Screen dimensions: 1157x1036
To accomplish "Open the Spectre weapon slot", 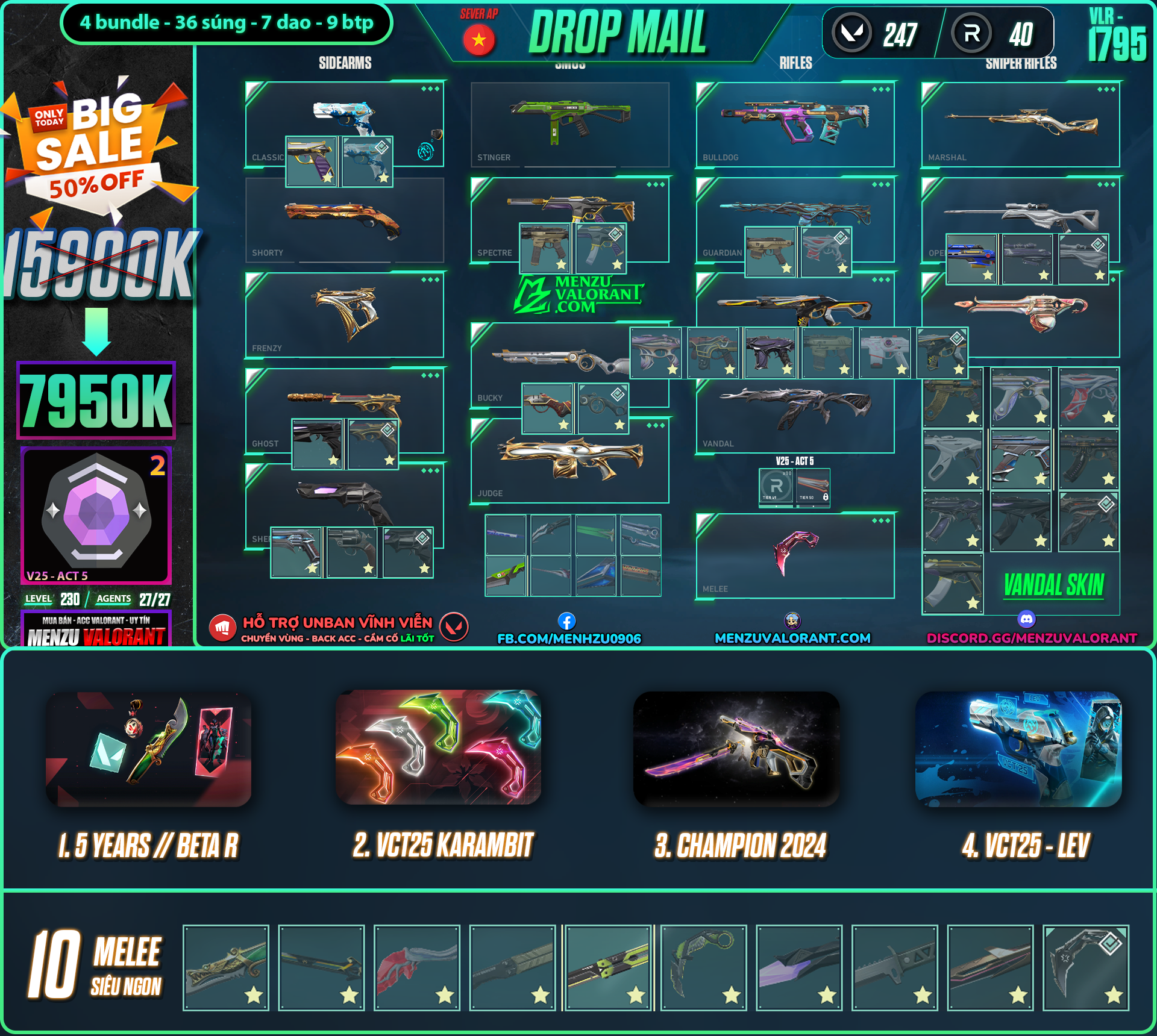I will (569, 205).
